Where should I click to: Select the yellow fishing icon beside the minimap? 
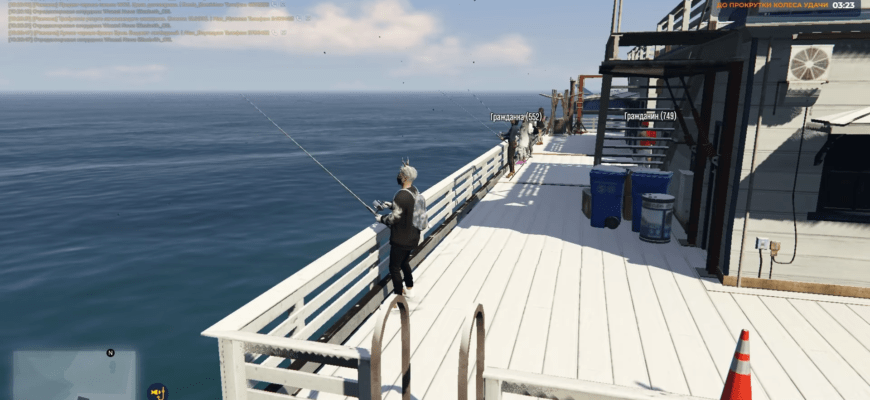pos(156,391)
